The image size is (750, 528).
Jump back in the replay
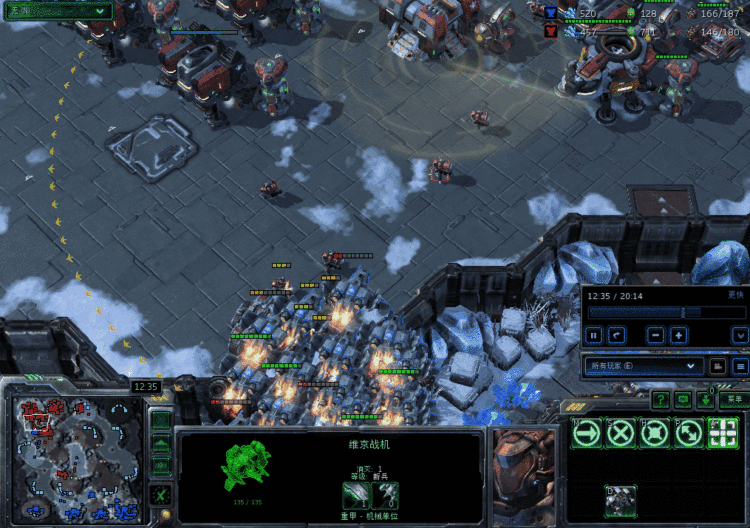[x=618, y=335]
